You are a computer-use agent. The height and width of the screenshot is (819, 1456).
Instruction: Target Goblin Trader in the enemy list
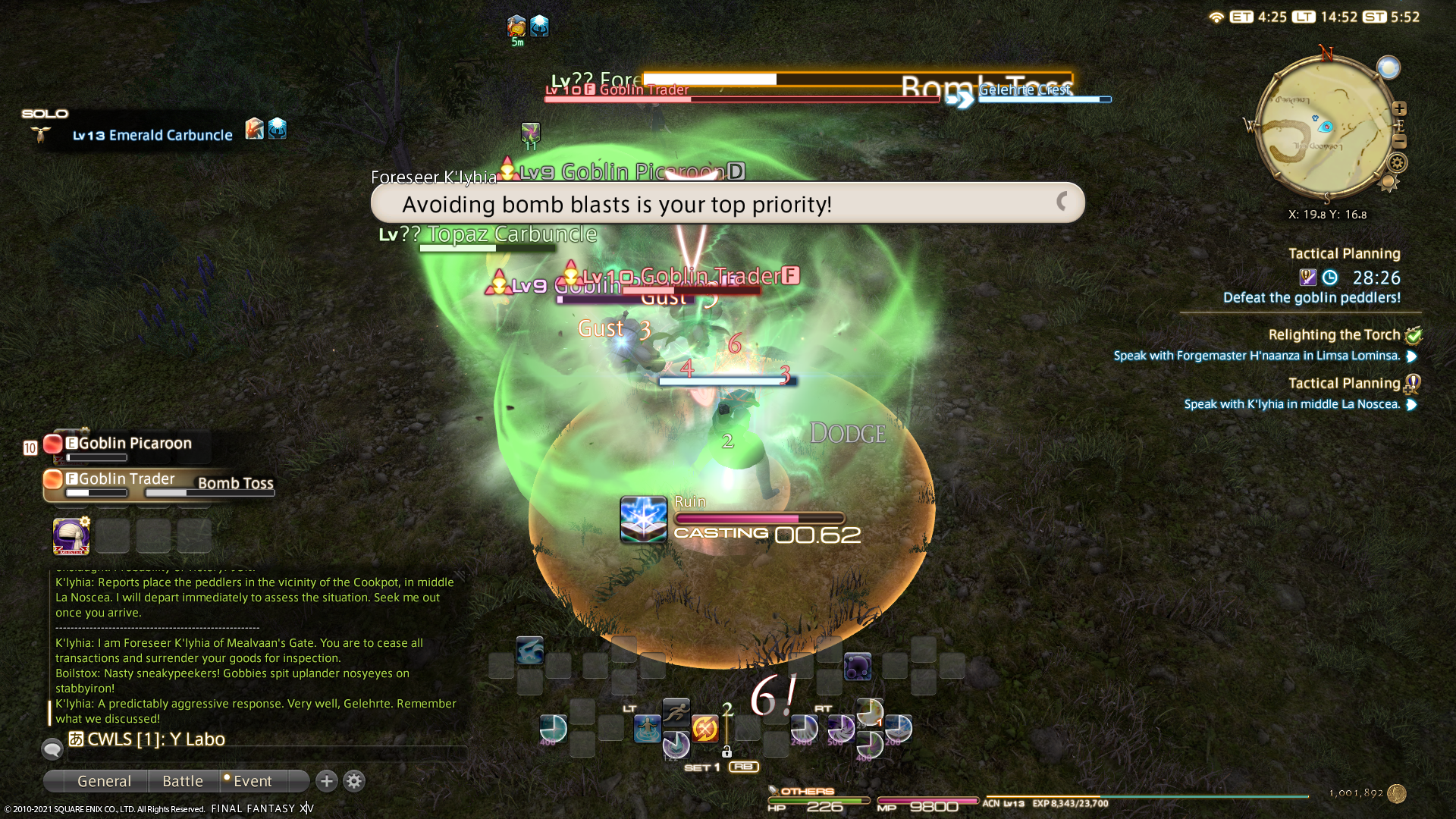pyautogui.click(x=127, y=479)
